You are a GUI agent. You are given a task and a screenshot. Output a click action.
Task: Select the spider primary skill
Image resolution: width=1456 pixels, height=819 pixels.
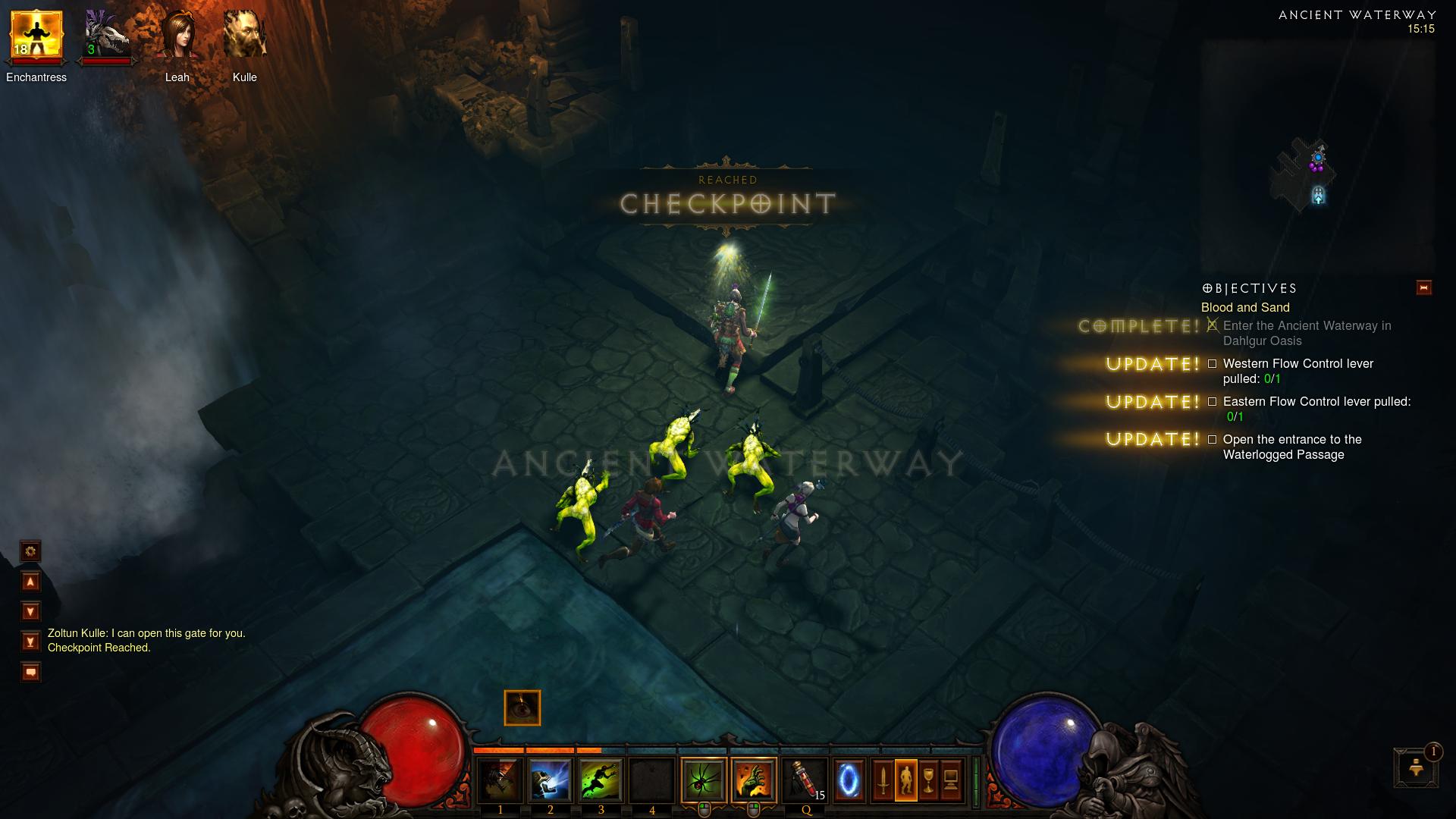click(703, 780)
